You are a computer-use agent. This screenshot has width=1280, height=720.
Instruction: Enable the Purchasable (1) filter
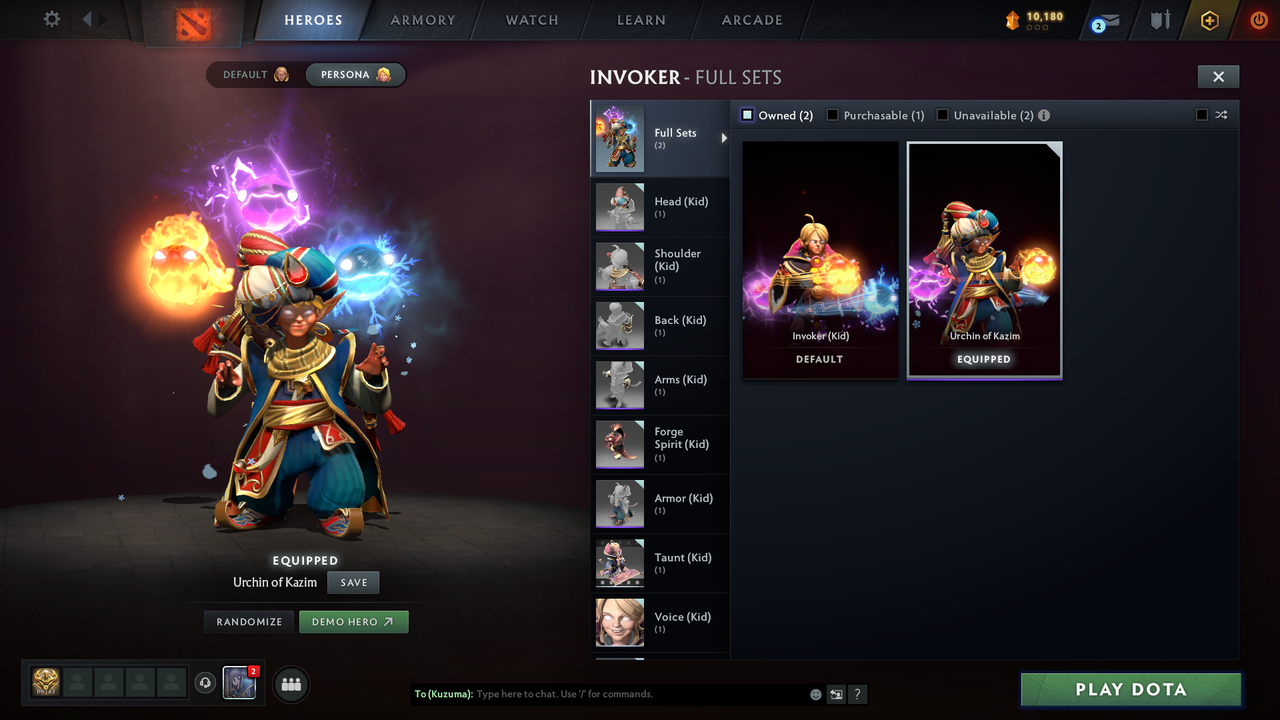(832, 115)
